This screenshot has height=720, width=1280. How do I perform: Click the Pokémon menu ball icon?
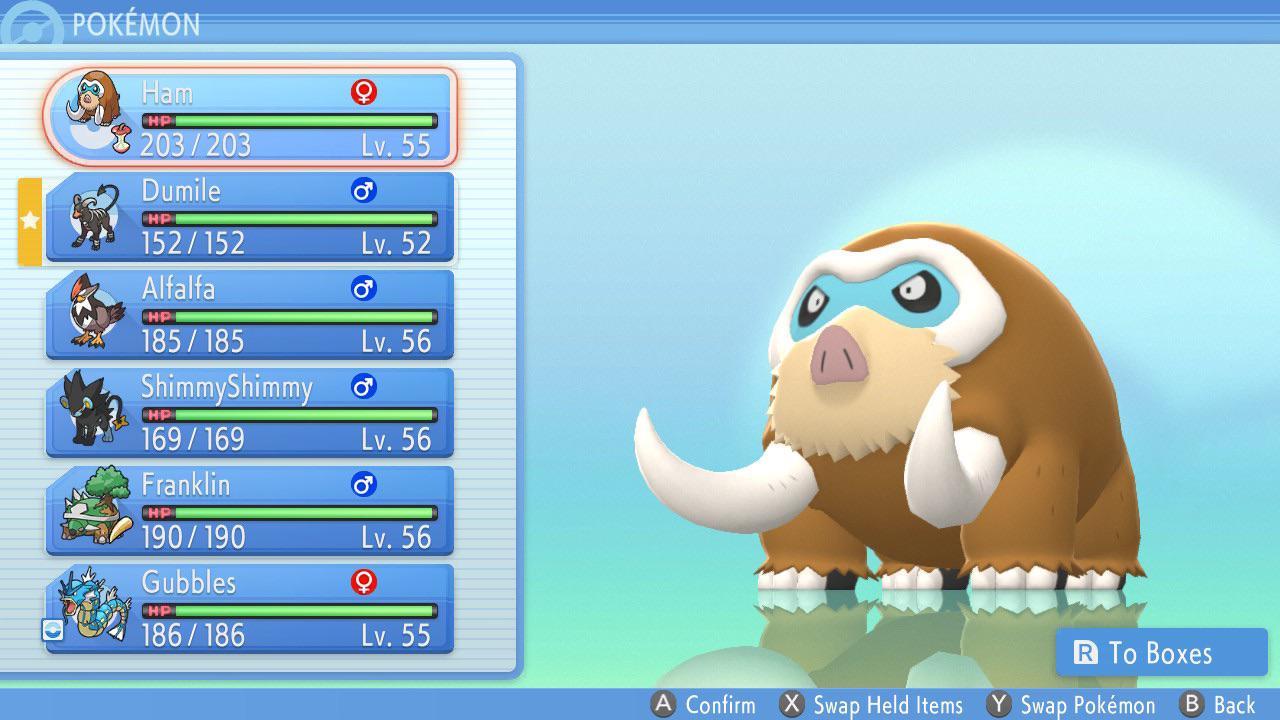point(28,23)
